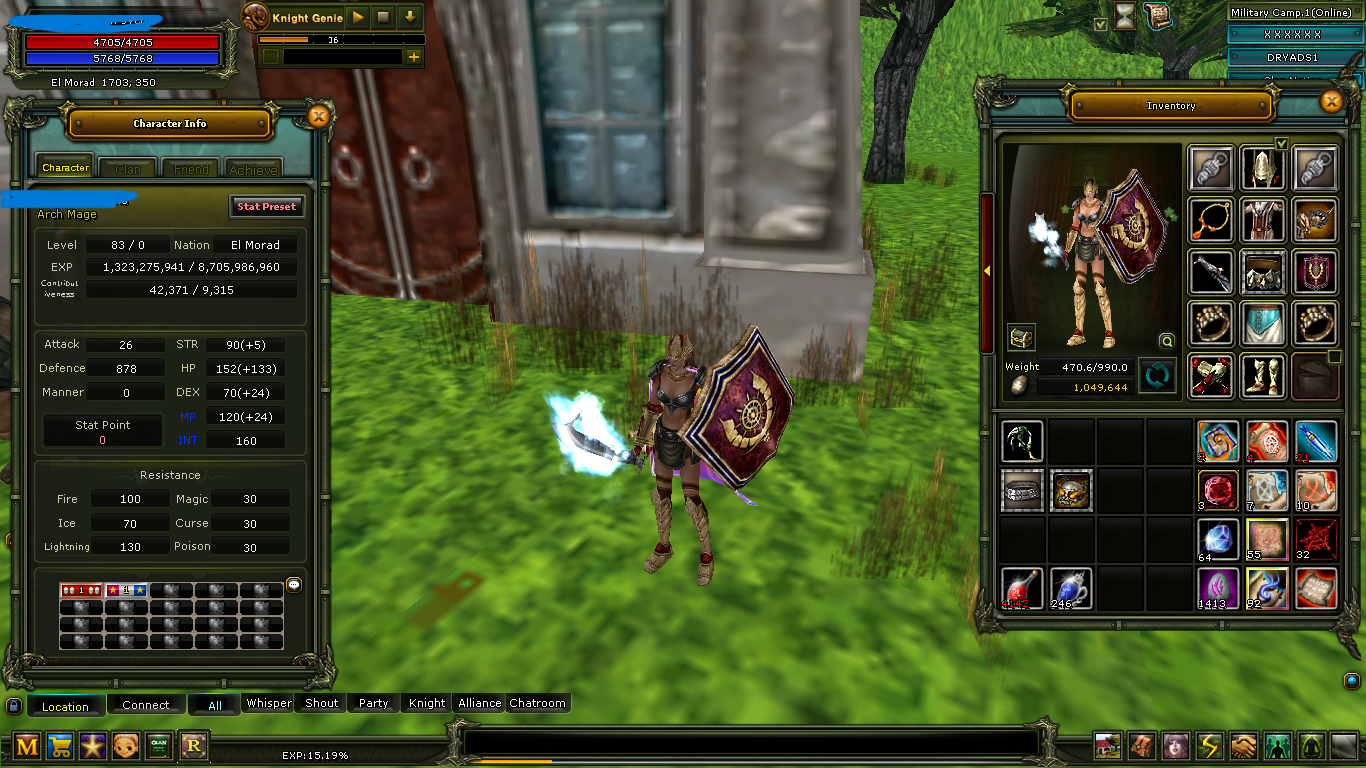The width and height of the screenshot is (1366, 768).
Task: Switch to the Clan tab in Character Info
Action: 127,167
